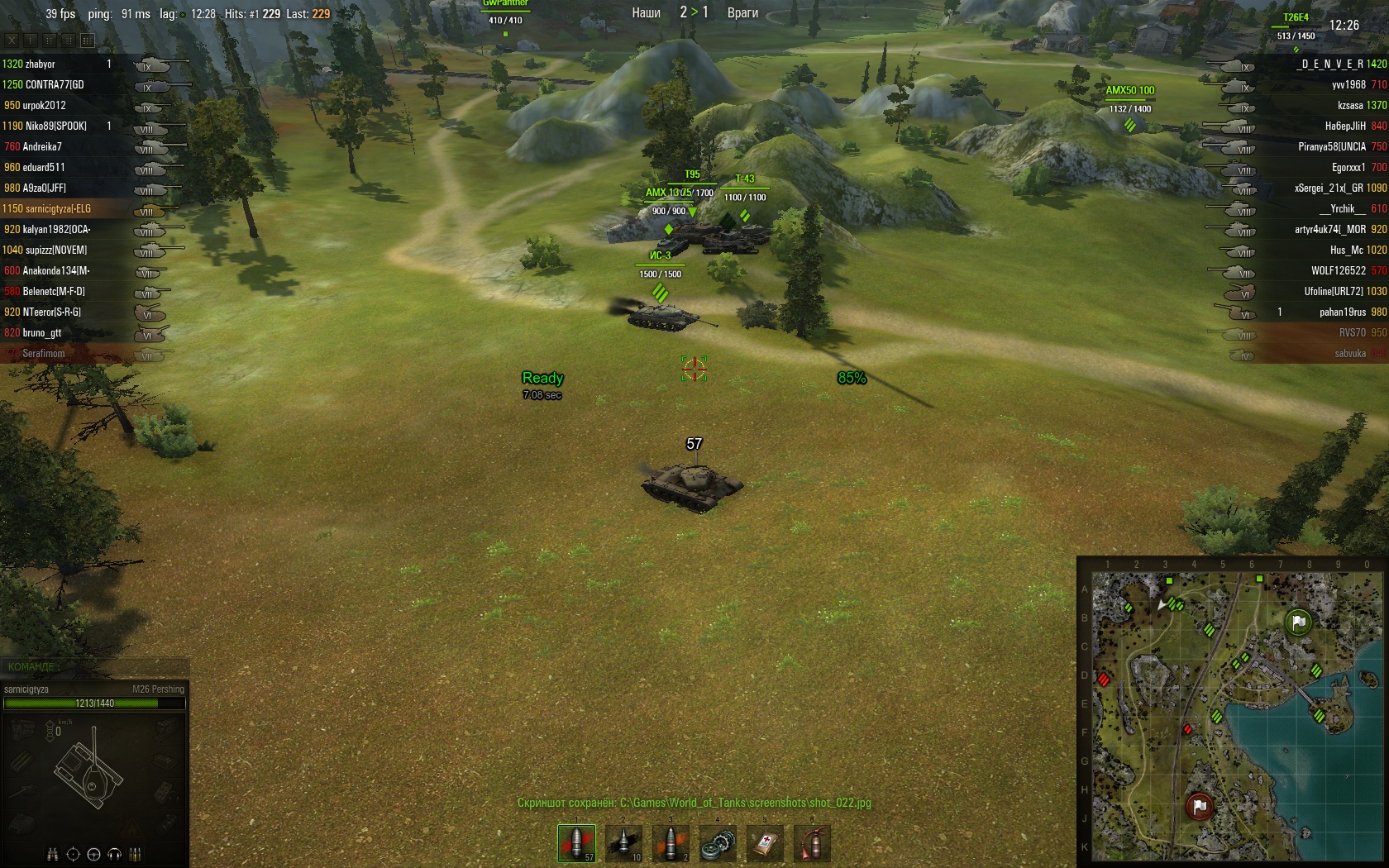Screen dimensions: 1389x868
Task: Select enemy player pahan19rus row
Action: pyautogui.click(x=1341, y=312)
